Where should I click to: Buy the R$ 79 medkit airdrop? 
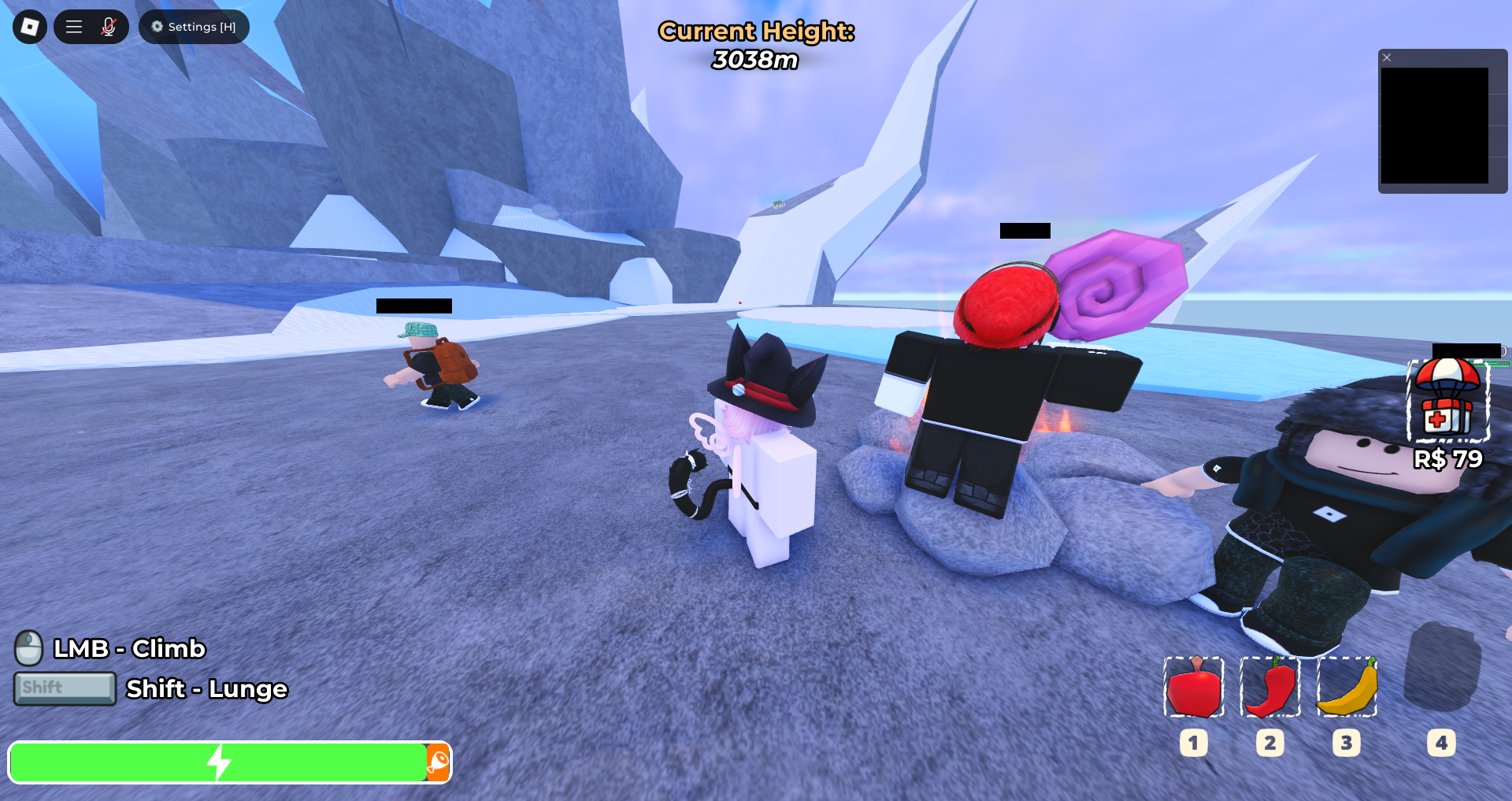(1447, 402)
